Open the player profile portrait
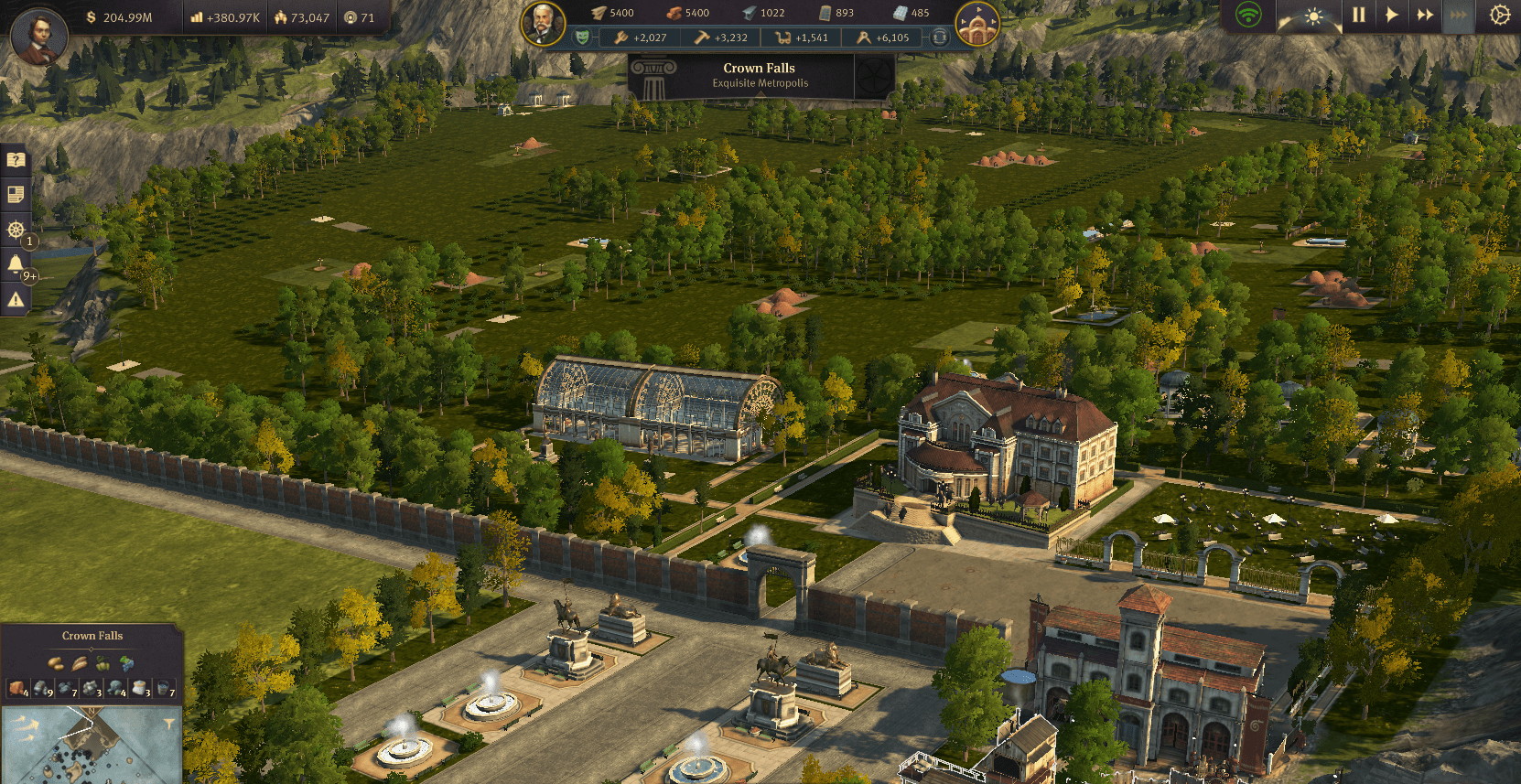The image size is (1521, 784). (x=38, y=37)
